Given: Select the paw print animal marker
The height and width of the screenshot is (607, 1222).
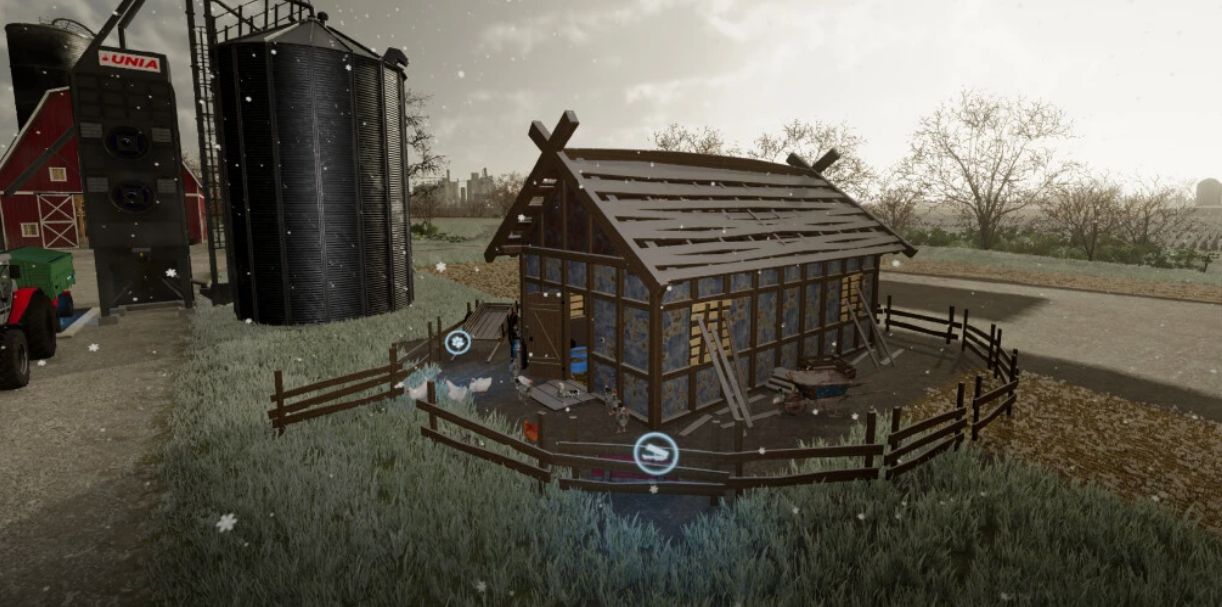Looking at the screenshot, I should 458,342.
